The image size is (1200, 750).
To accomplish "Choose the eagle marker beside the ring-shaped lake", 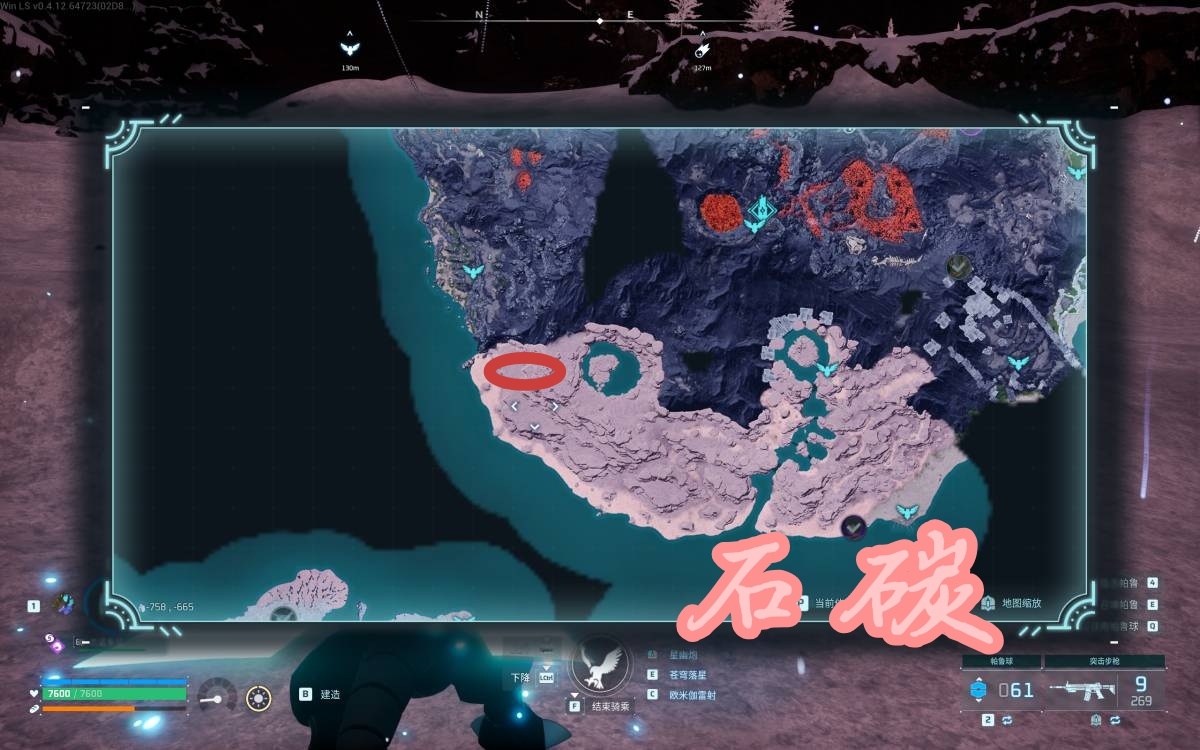I will (x=827, y=370).
